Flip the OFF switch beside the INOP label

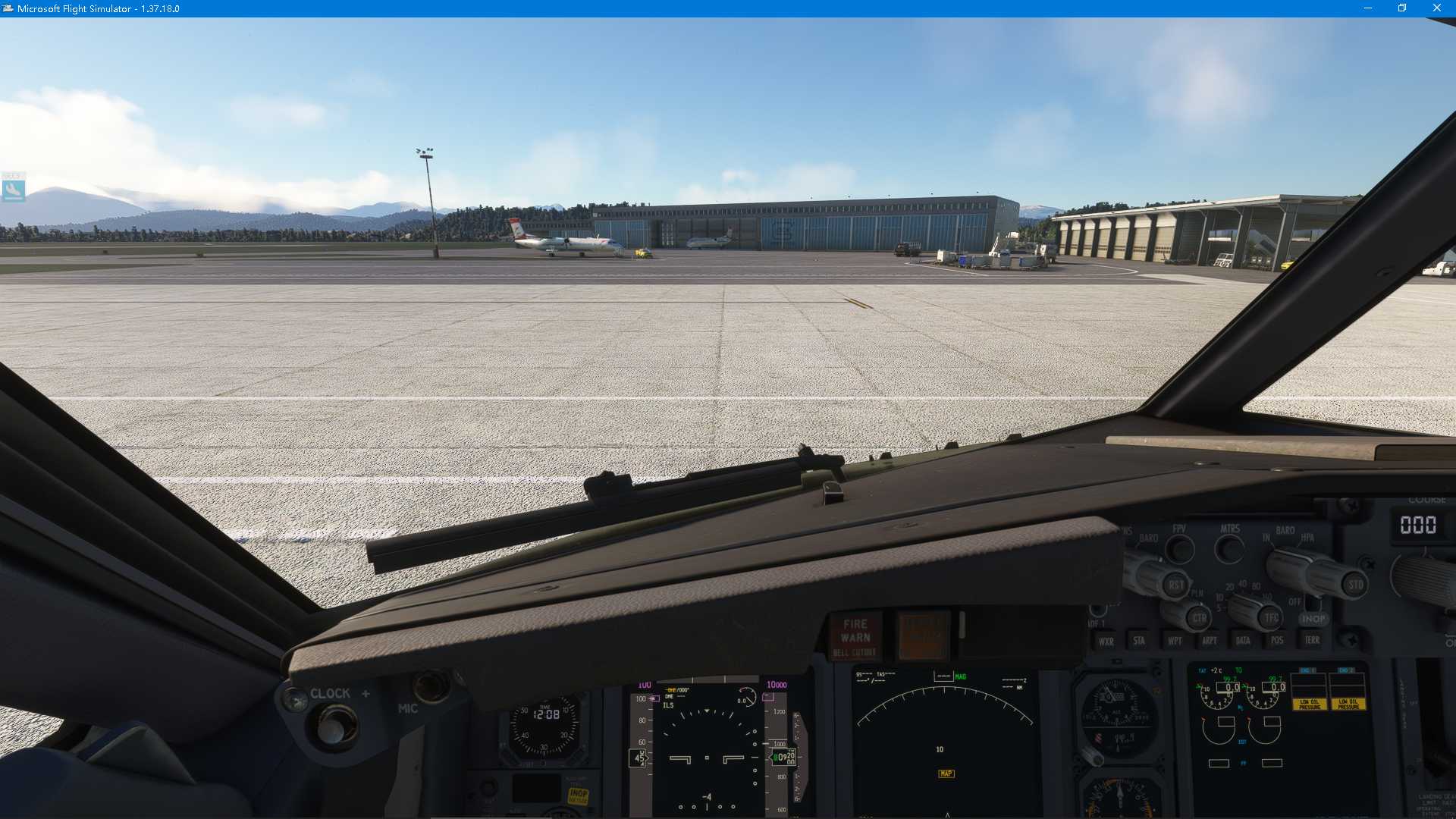tap(1312, 604)
